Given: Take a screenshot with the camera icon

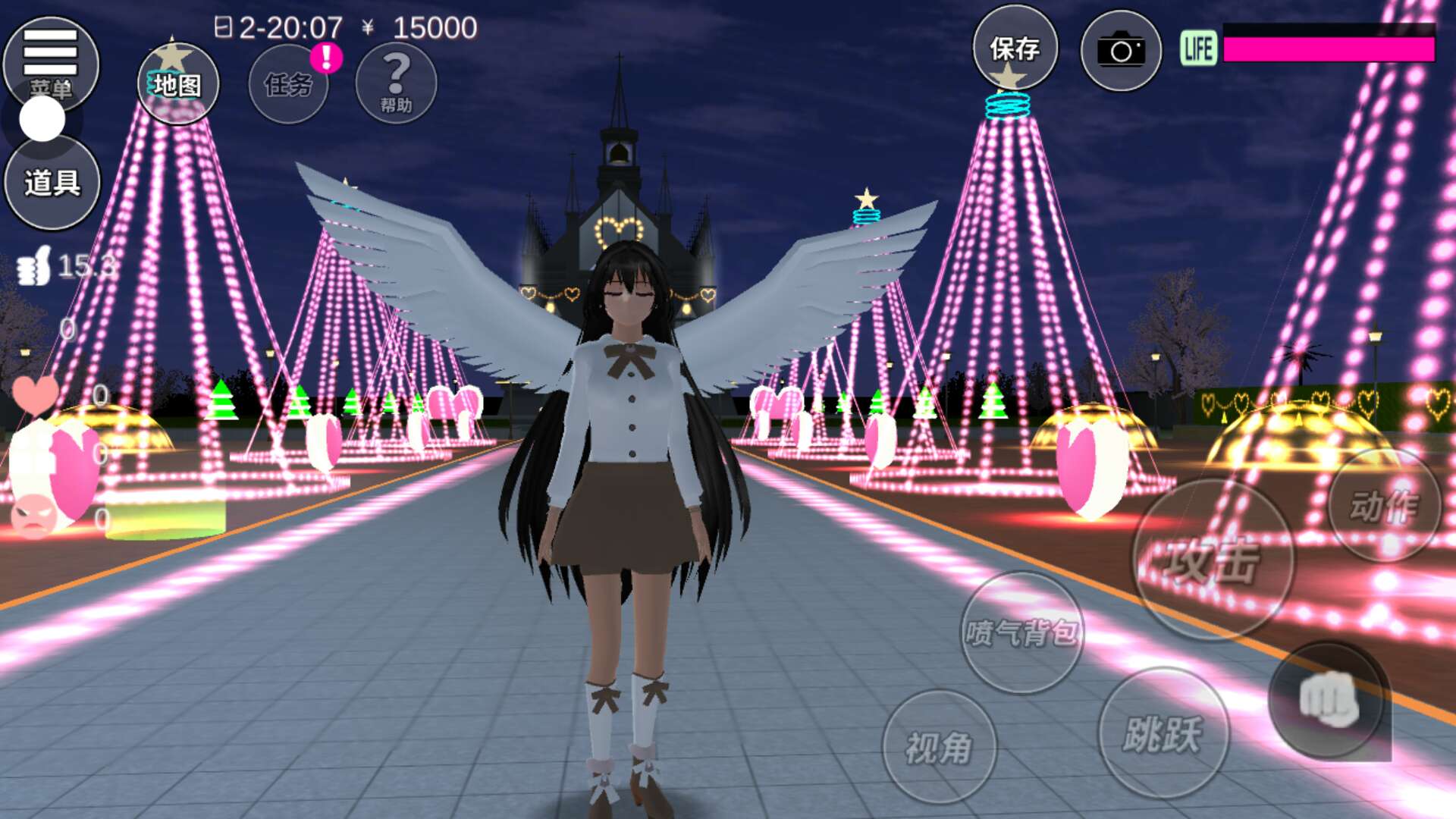Looking at the screenshot, I should coord(1121,51).
